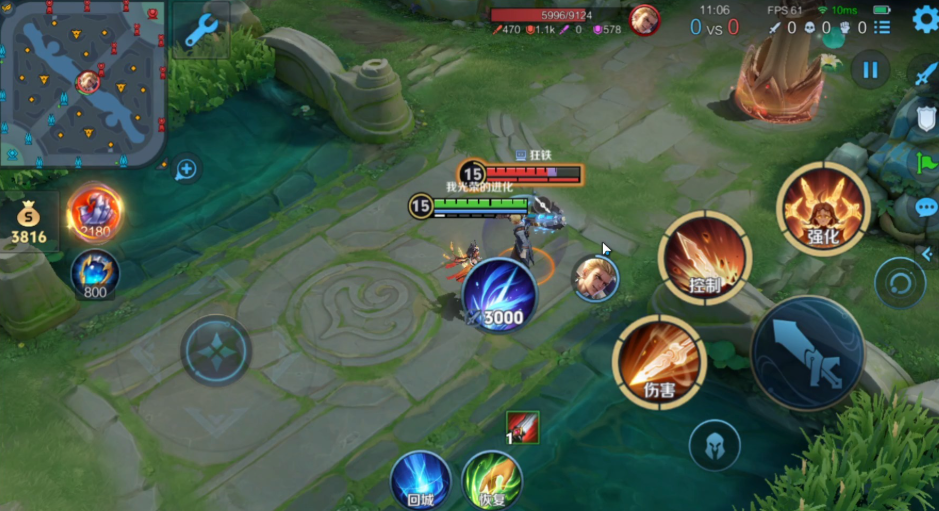Open the shop via the 3816 gold bag
The image size is (939, 511).
pos(28,223)
